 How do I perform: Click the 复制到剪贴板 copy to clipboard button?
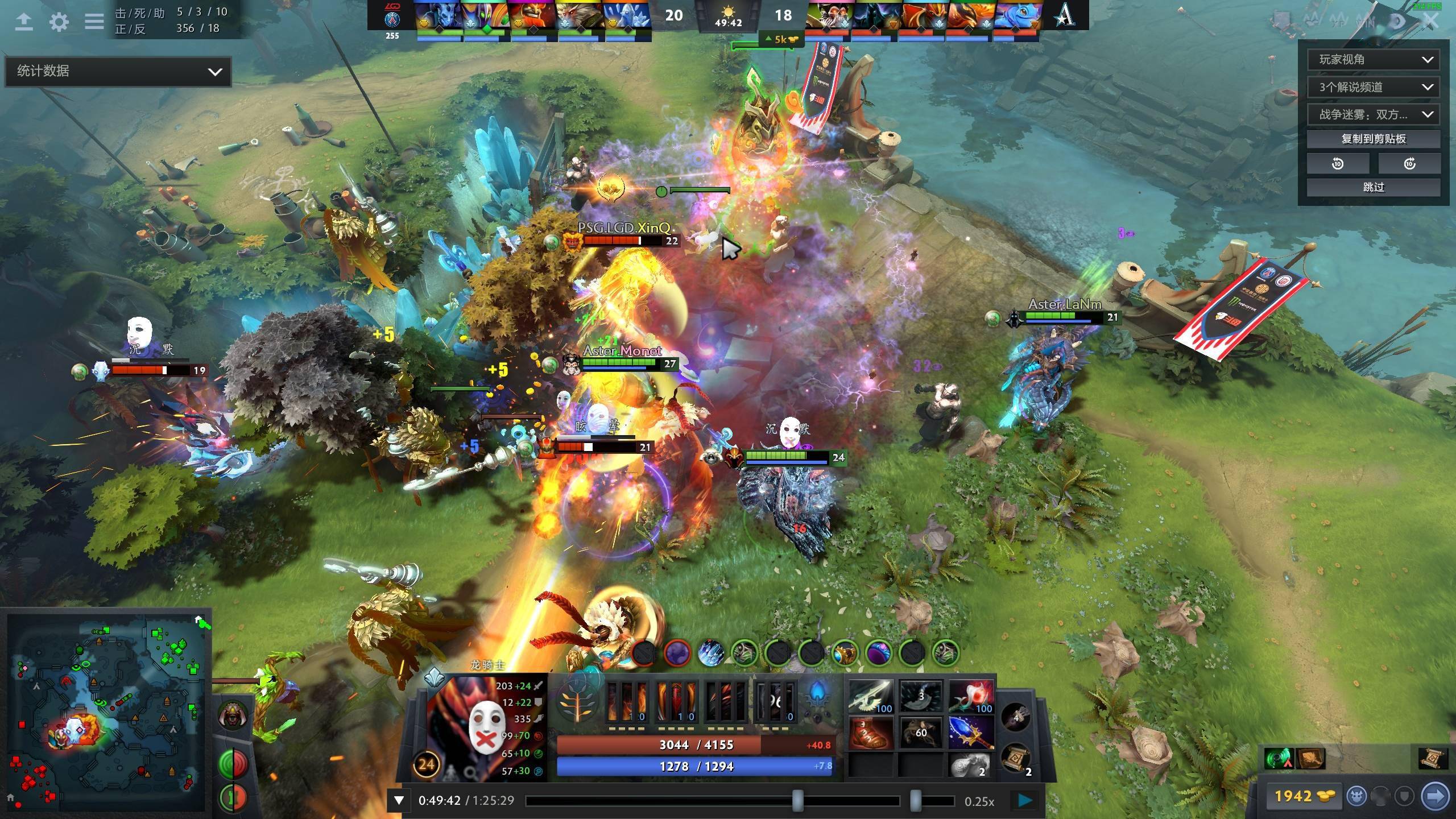1374,139
